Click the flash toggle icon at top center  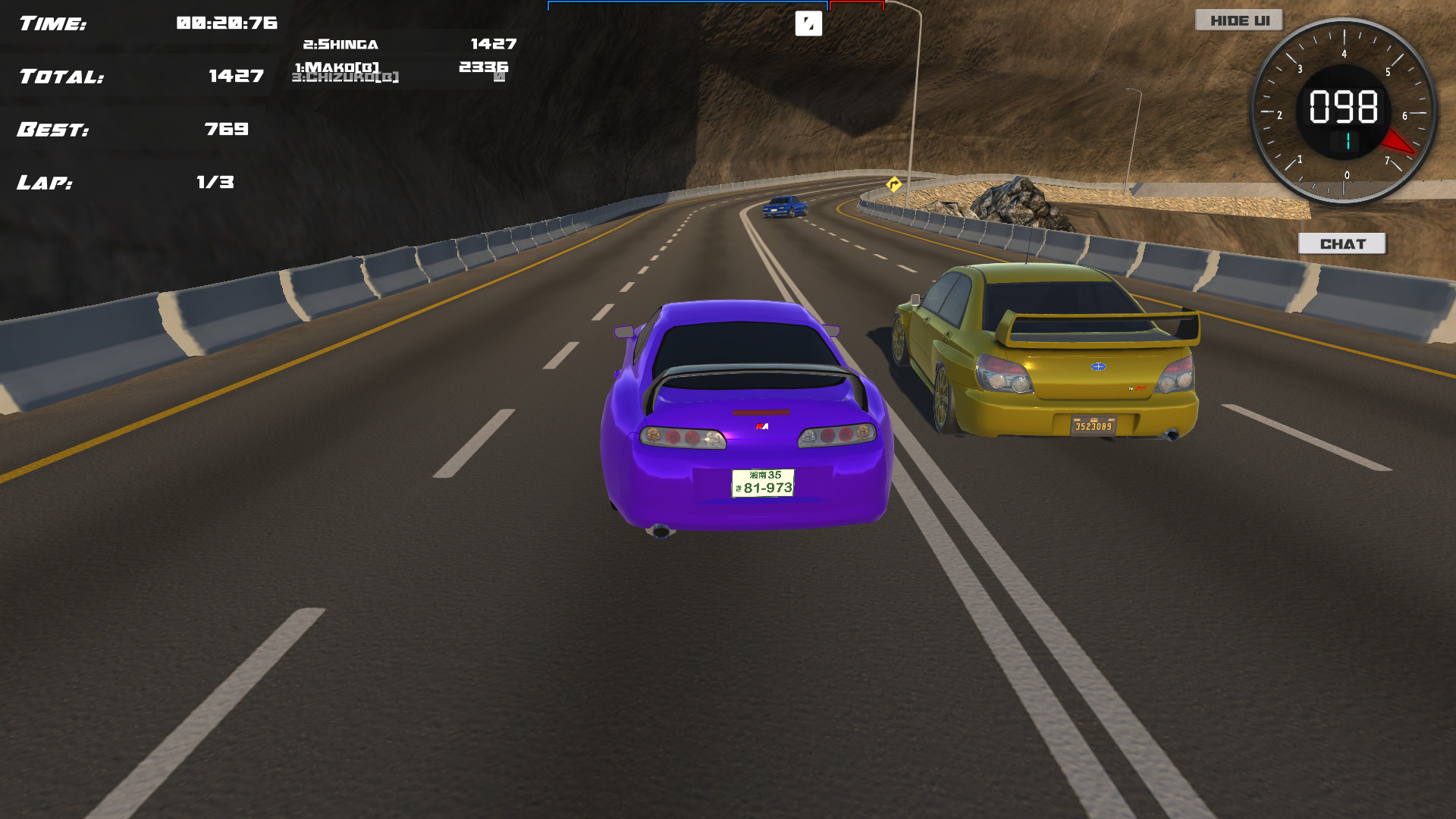[809, 24]
